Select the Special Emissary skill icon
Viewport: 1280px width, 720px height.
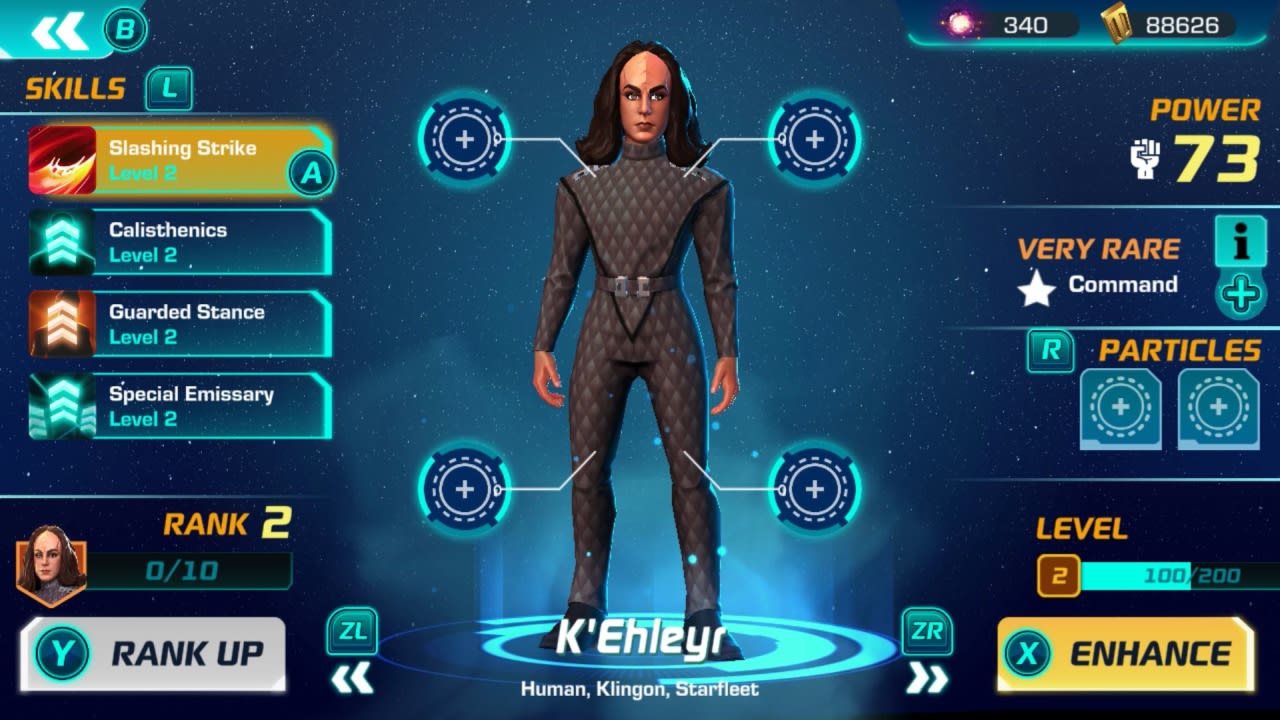[x=62, y=406]
